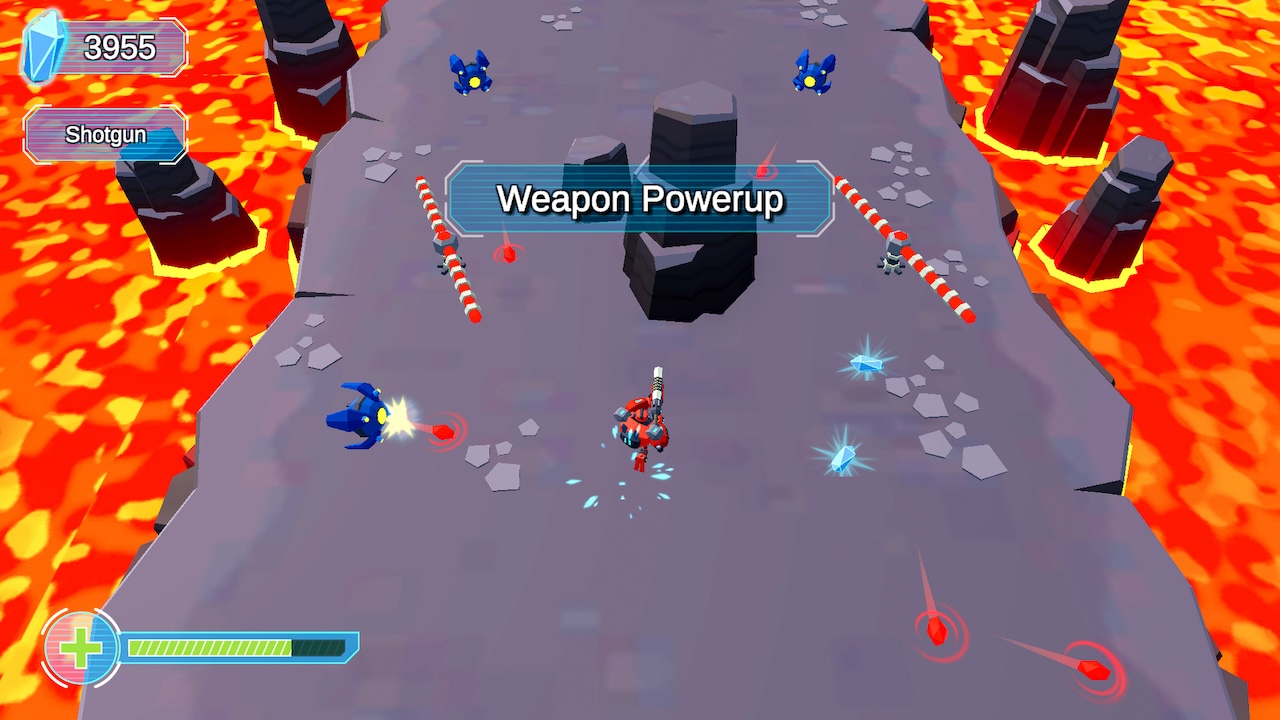Image resolution: width=1280 pixels, height=720 pixels.
Task: Click the lower crystal pickup near the rocks
Action: (841, 455)
